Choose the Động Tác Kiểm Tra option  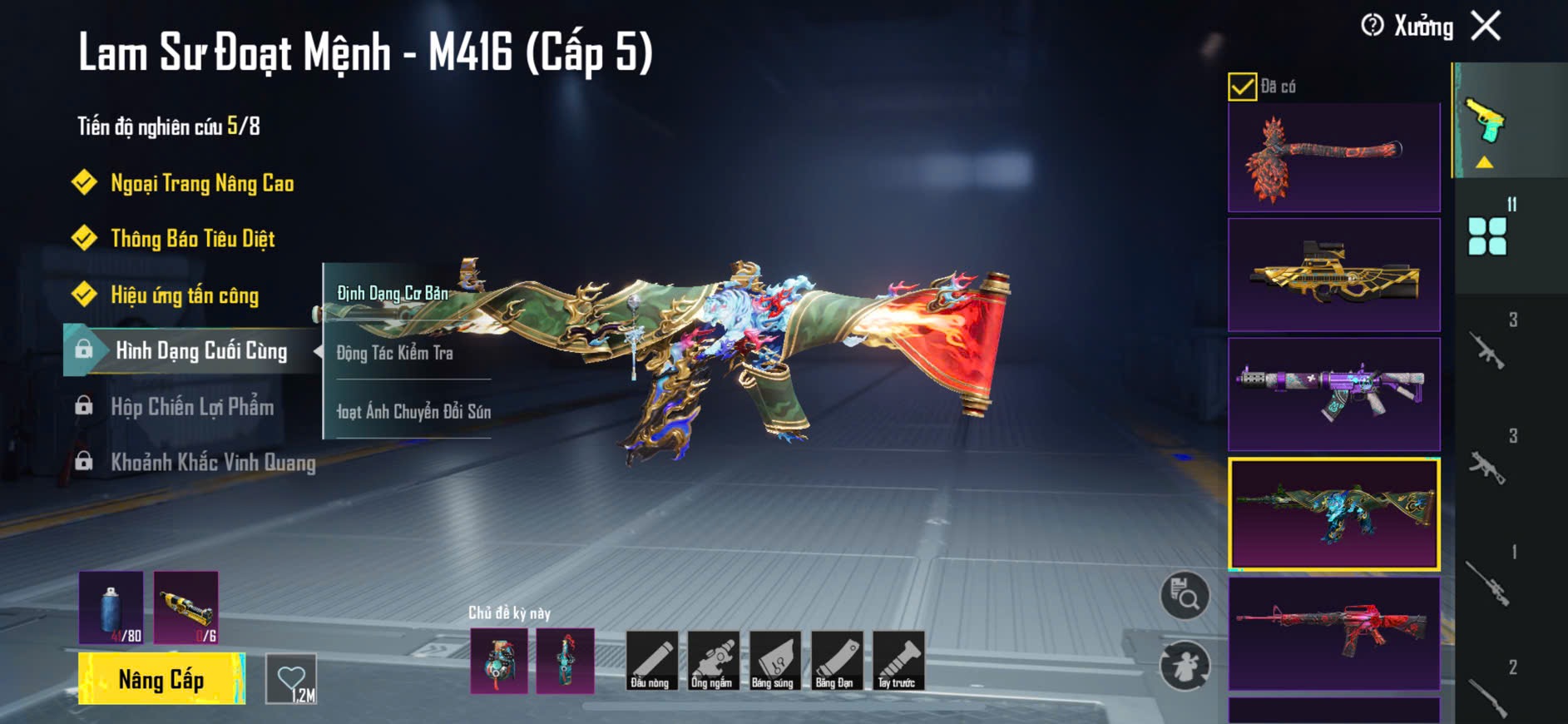point(395,353)
